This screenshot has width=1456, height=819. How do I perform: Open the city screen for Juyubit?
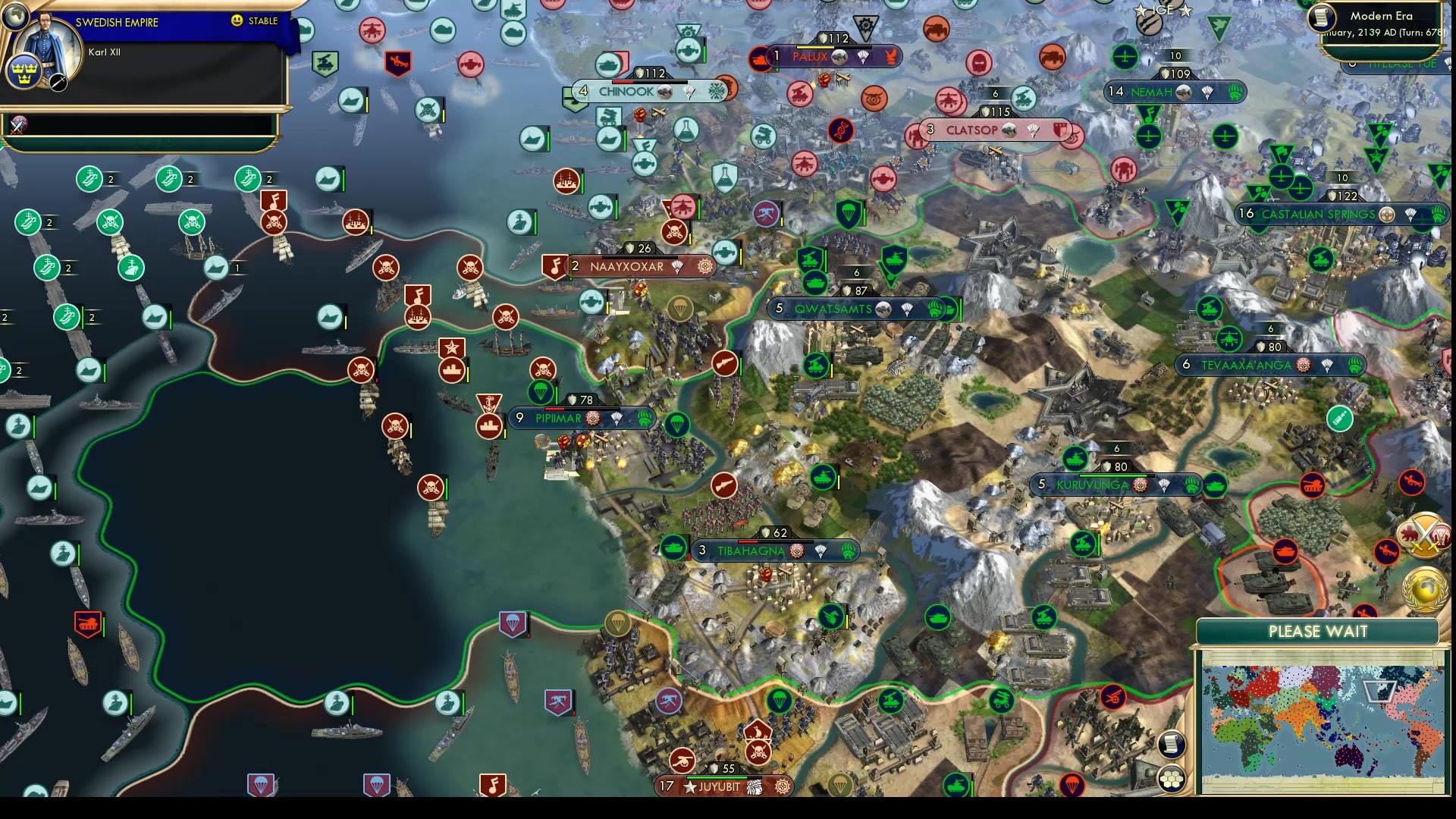coord(720,787)
